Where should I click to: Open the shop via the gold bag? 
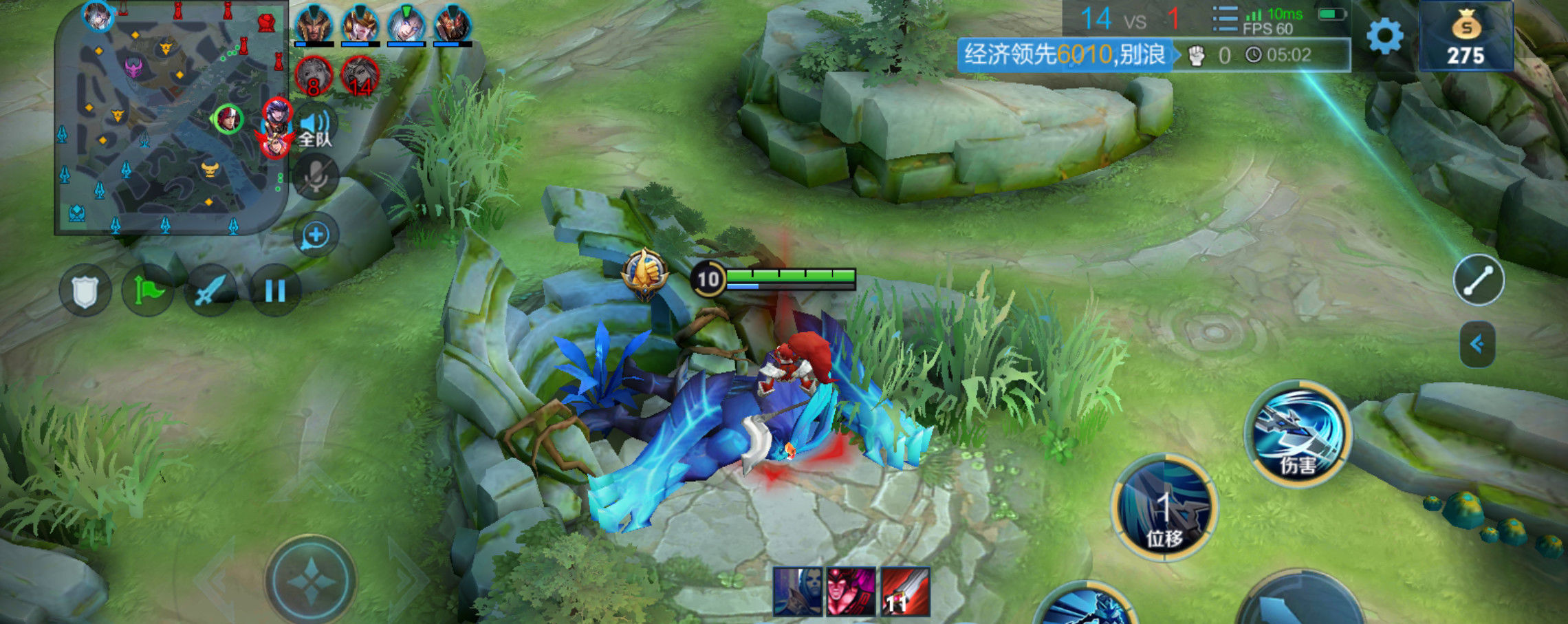click(1466, 37)
